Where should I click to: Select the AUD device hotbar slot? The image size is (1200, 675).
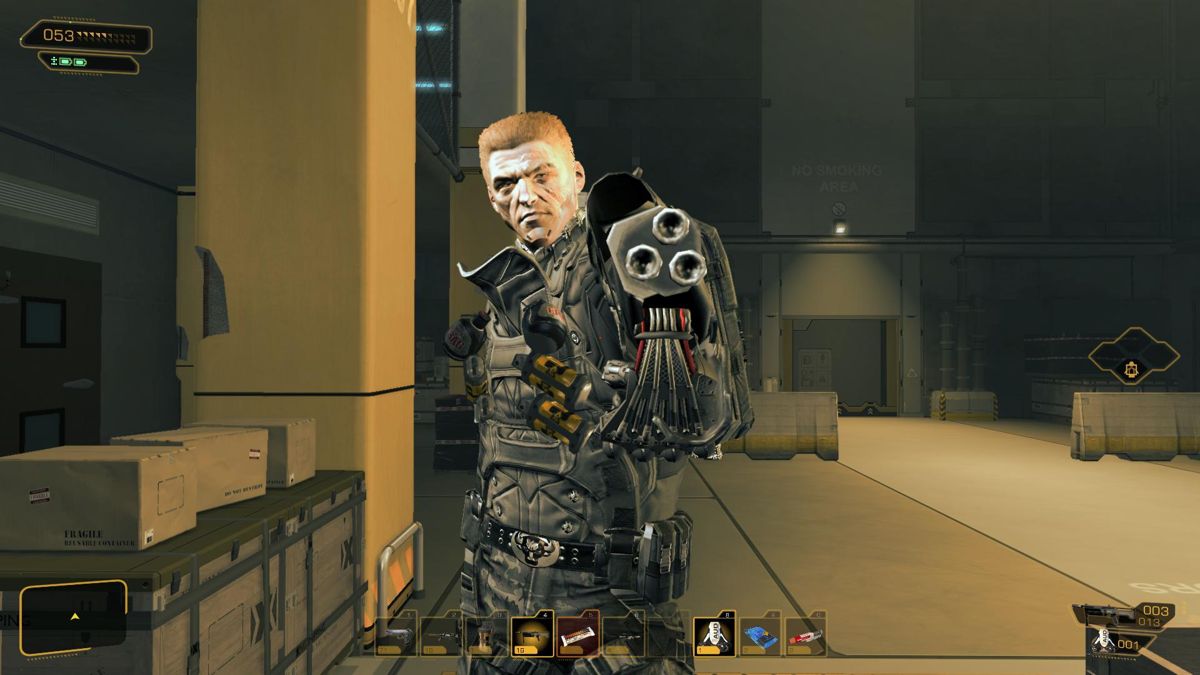pyautogui.click(x=714, y=636)
